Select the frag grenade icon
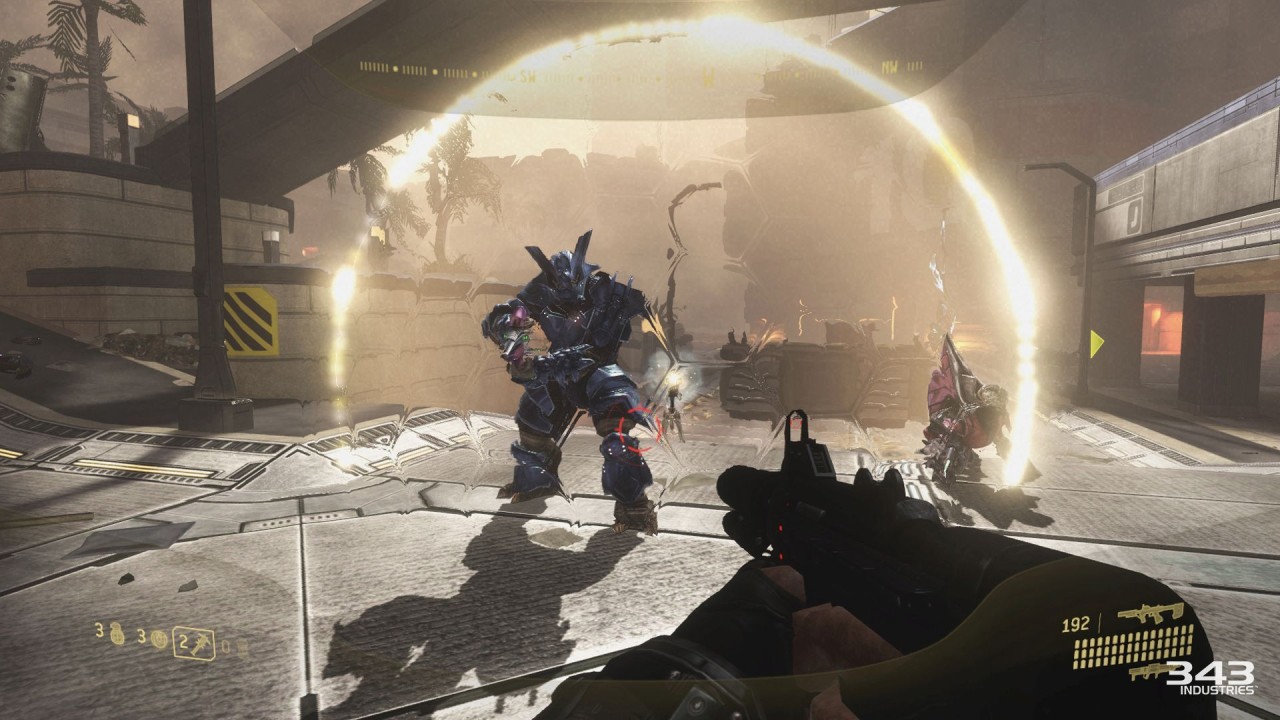This screenshot has width=1280, height=720. click(x=117, y=634)
